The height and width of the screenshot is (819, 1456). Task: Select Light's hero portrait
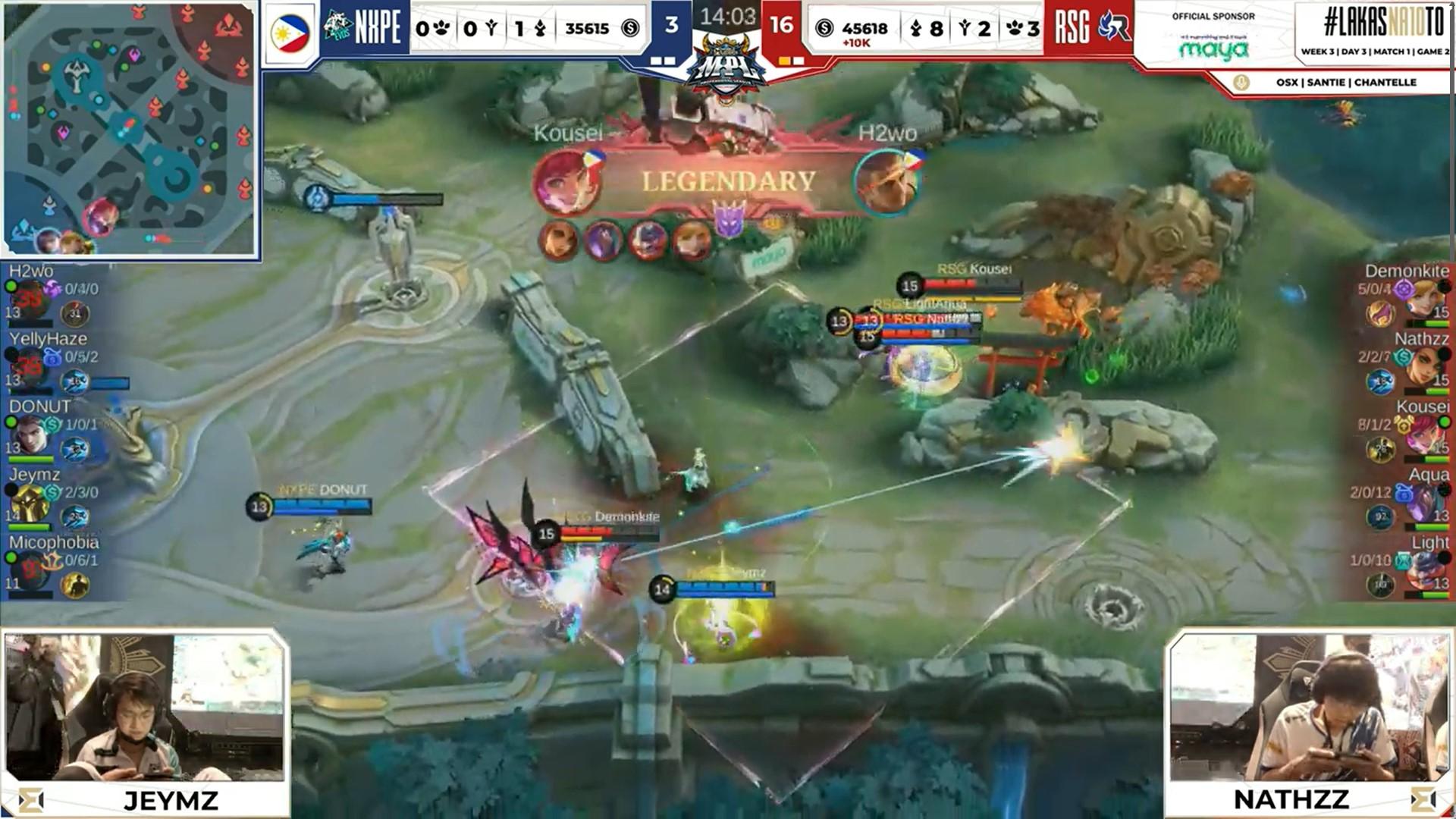(x=1424, y=570)
